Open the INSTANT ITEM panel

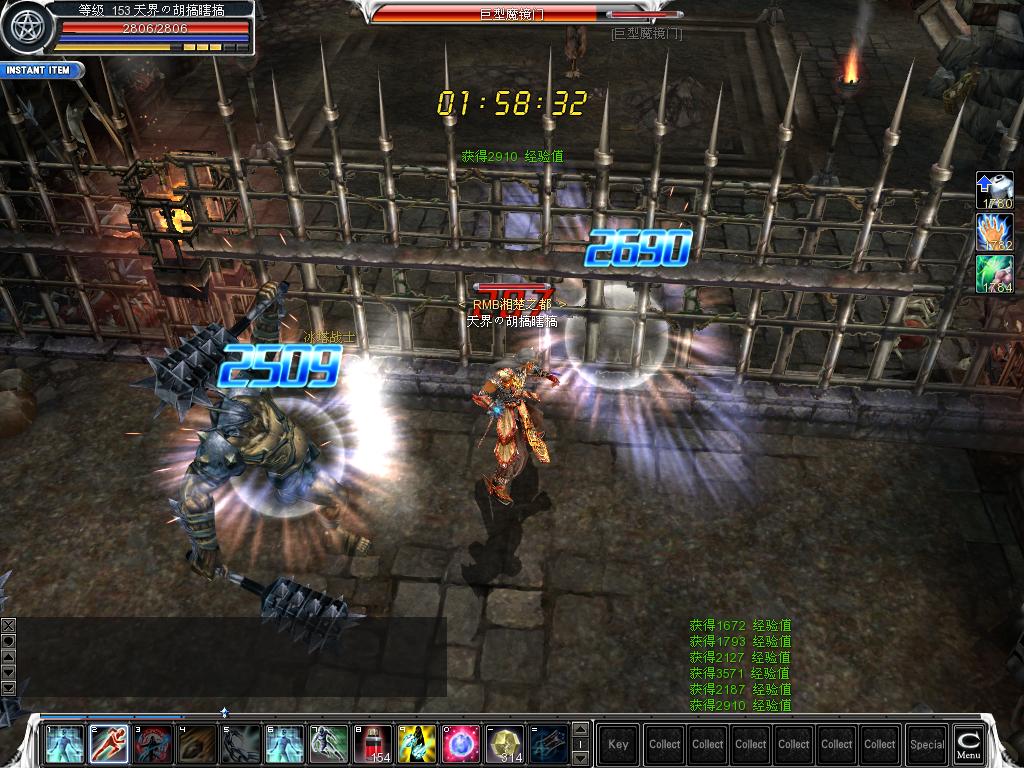(40, 70)
